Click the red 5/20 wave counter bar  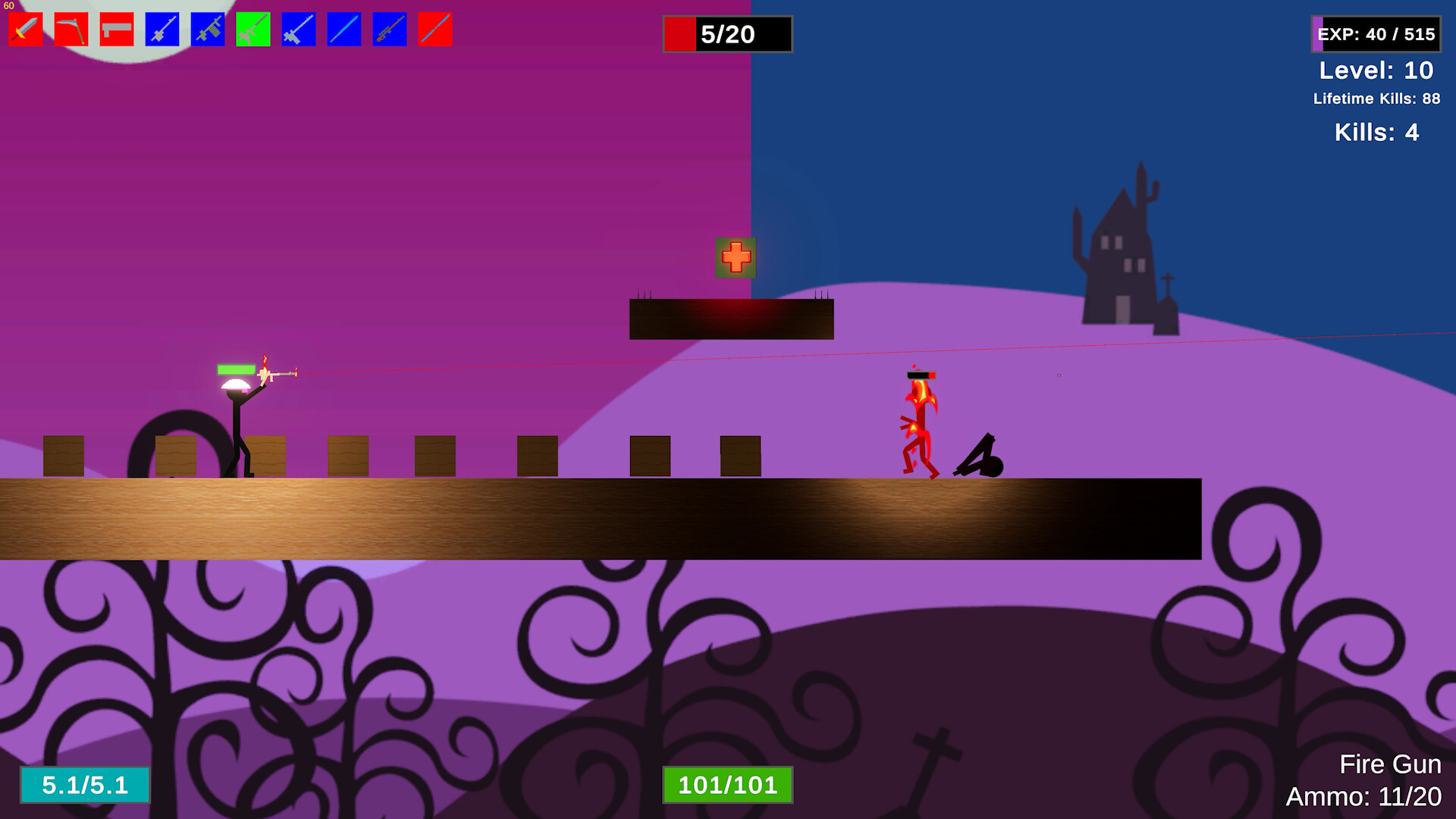[x=726, y=34]
